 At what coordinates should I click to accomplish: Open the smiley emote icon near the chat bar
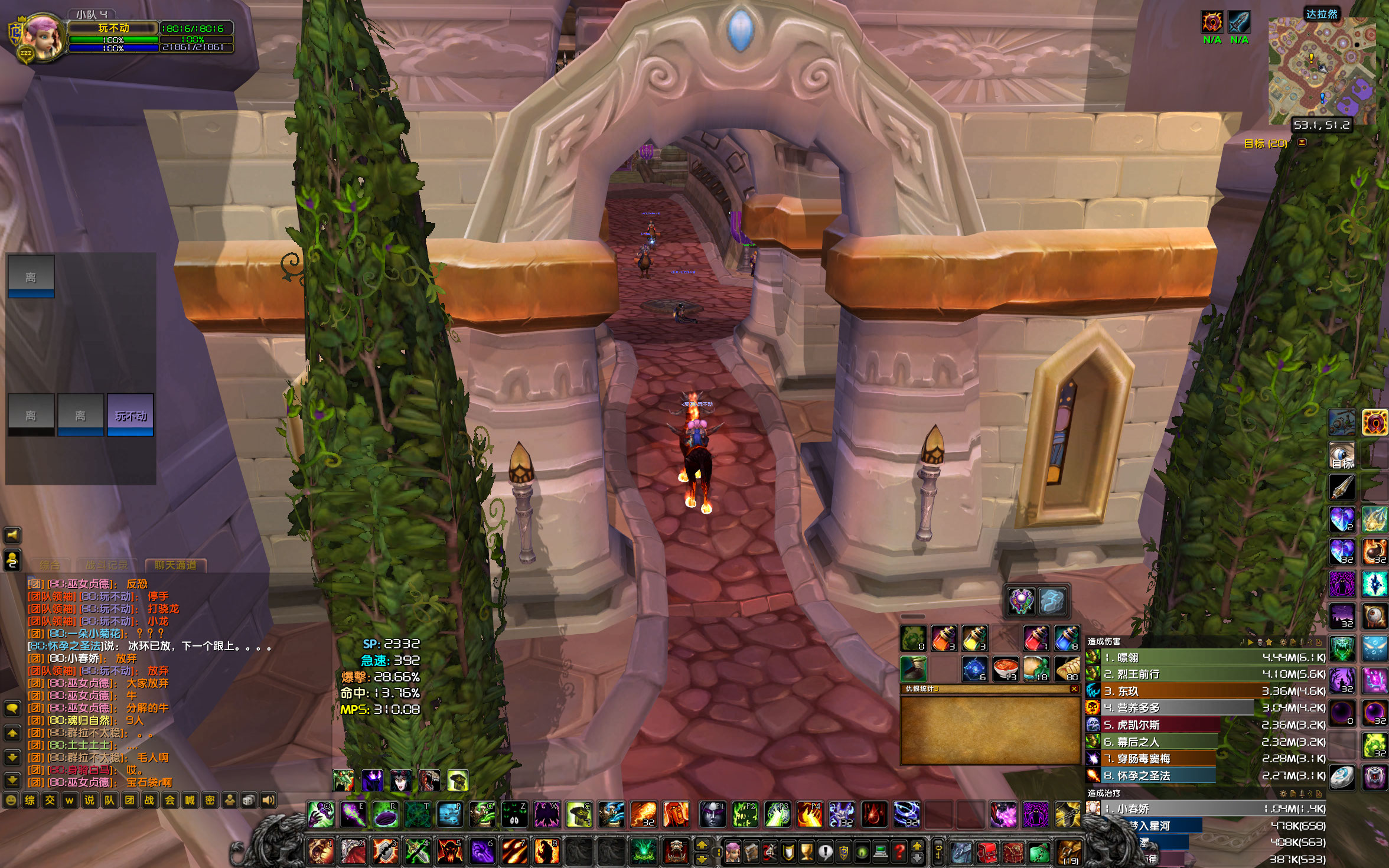click(x=11, y=800)
